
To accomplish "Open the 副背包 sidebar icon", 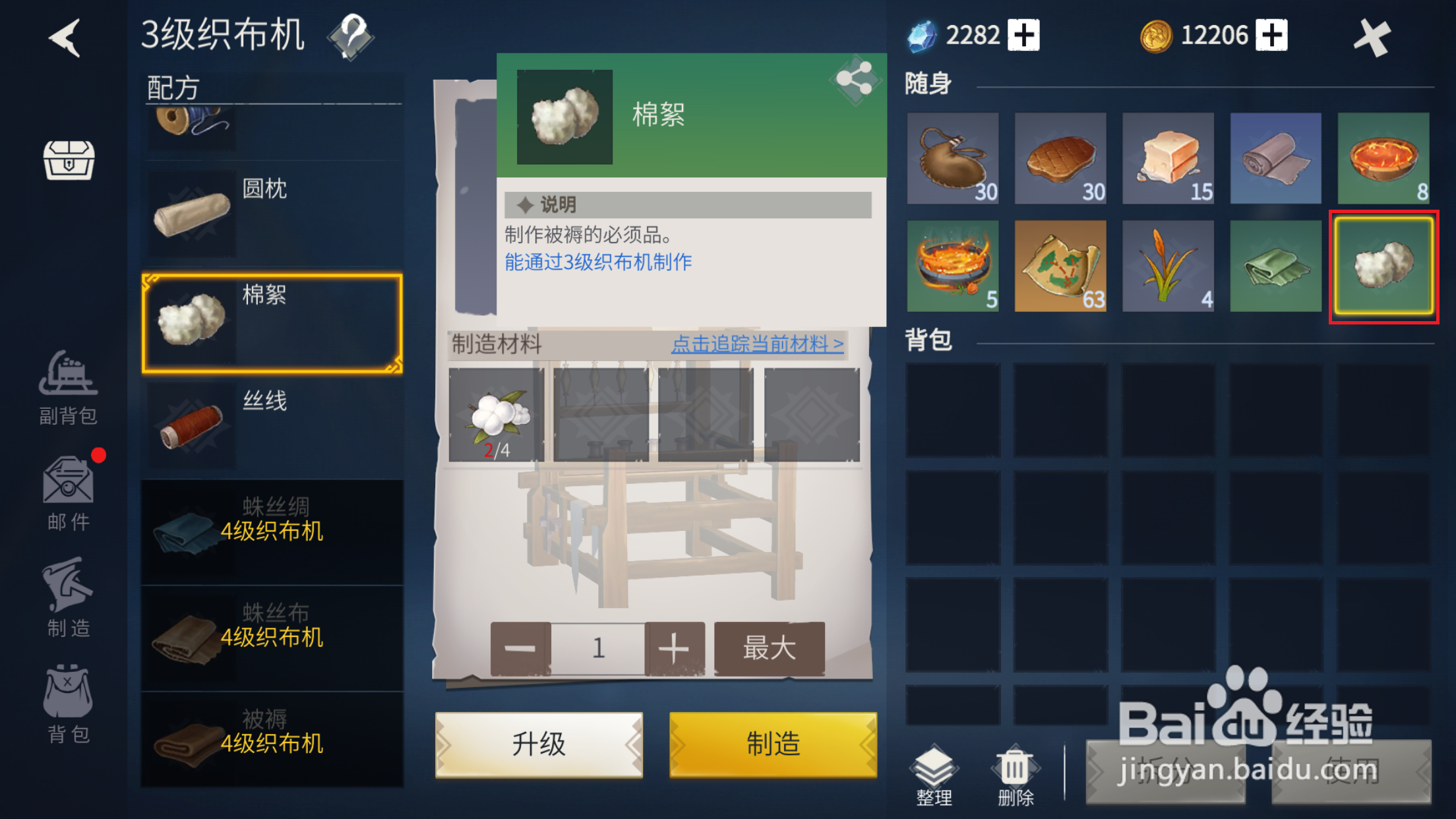I will coord(68,382).
